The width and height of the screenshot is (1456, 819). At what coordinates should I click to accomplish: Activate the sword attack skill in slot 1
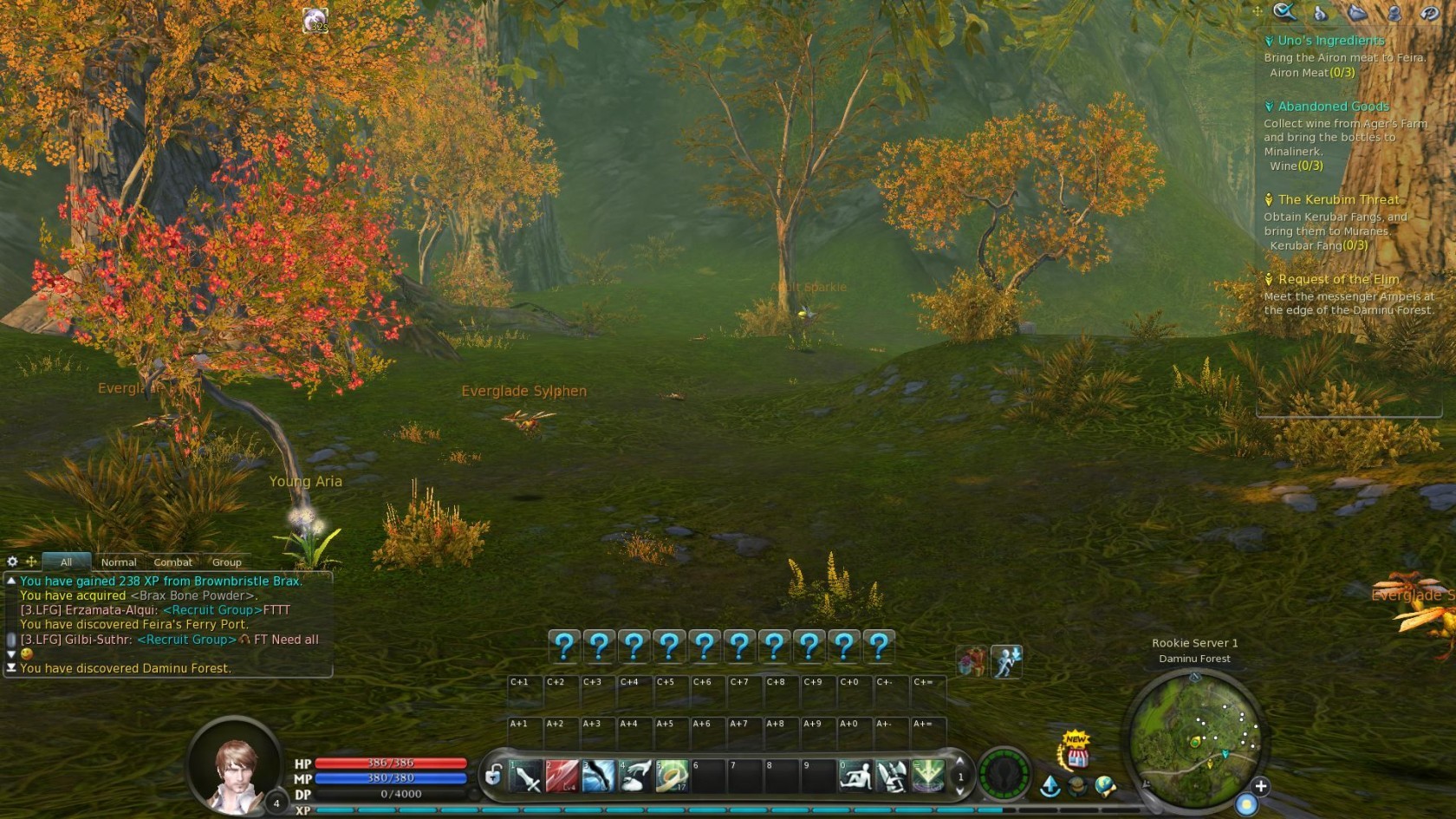click(526, 777)
